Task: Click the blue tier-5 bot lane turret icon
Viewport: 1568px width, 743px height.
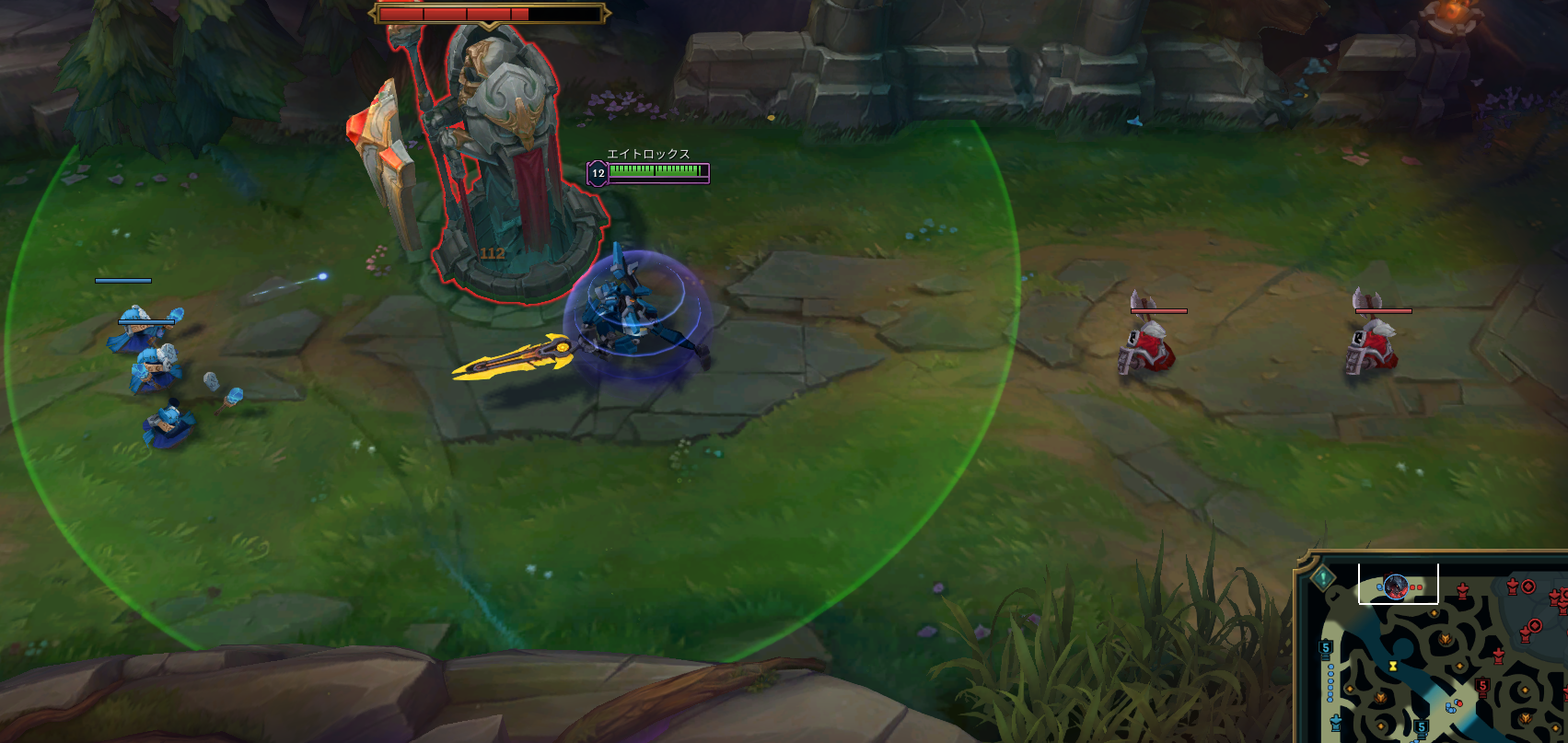Action: tap(1422, 726)
